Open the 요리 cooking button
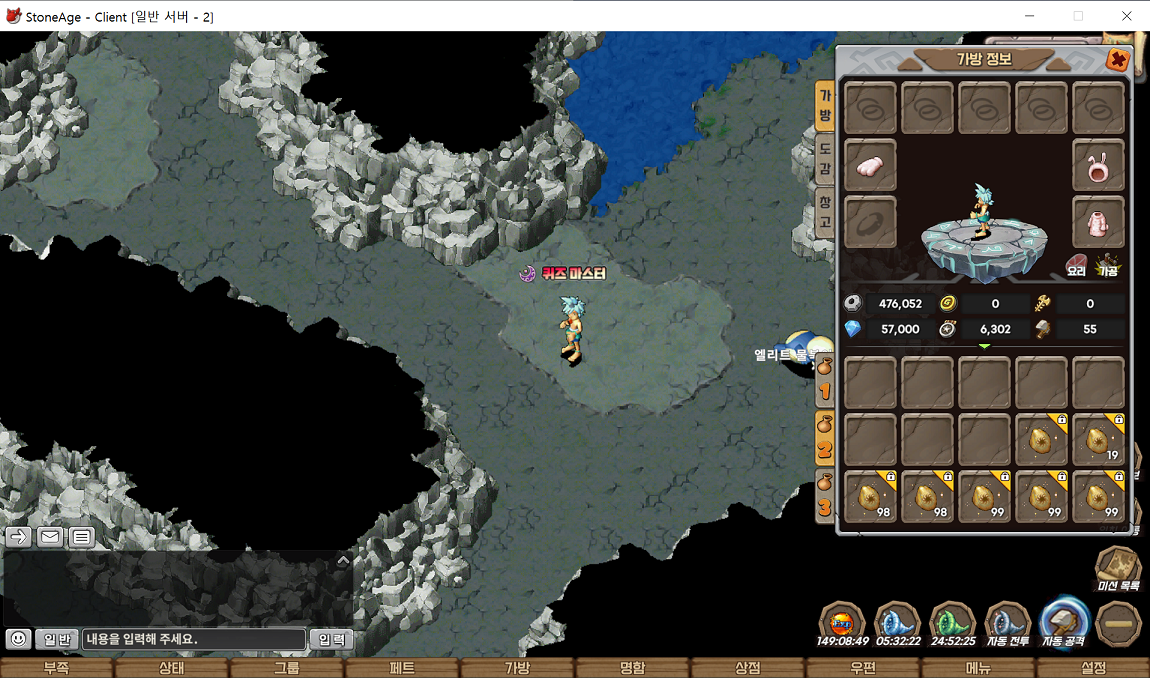Viewport: 1150px width, 678px height. [1076, 265]
